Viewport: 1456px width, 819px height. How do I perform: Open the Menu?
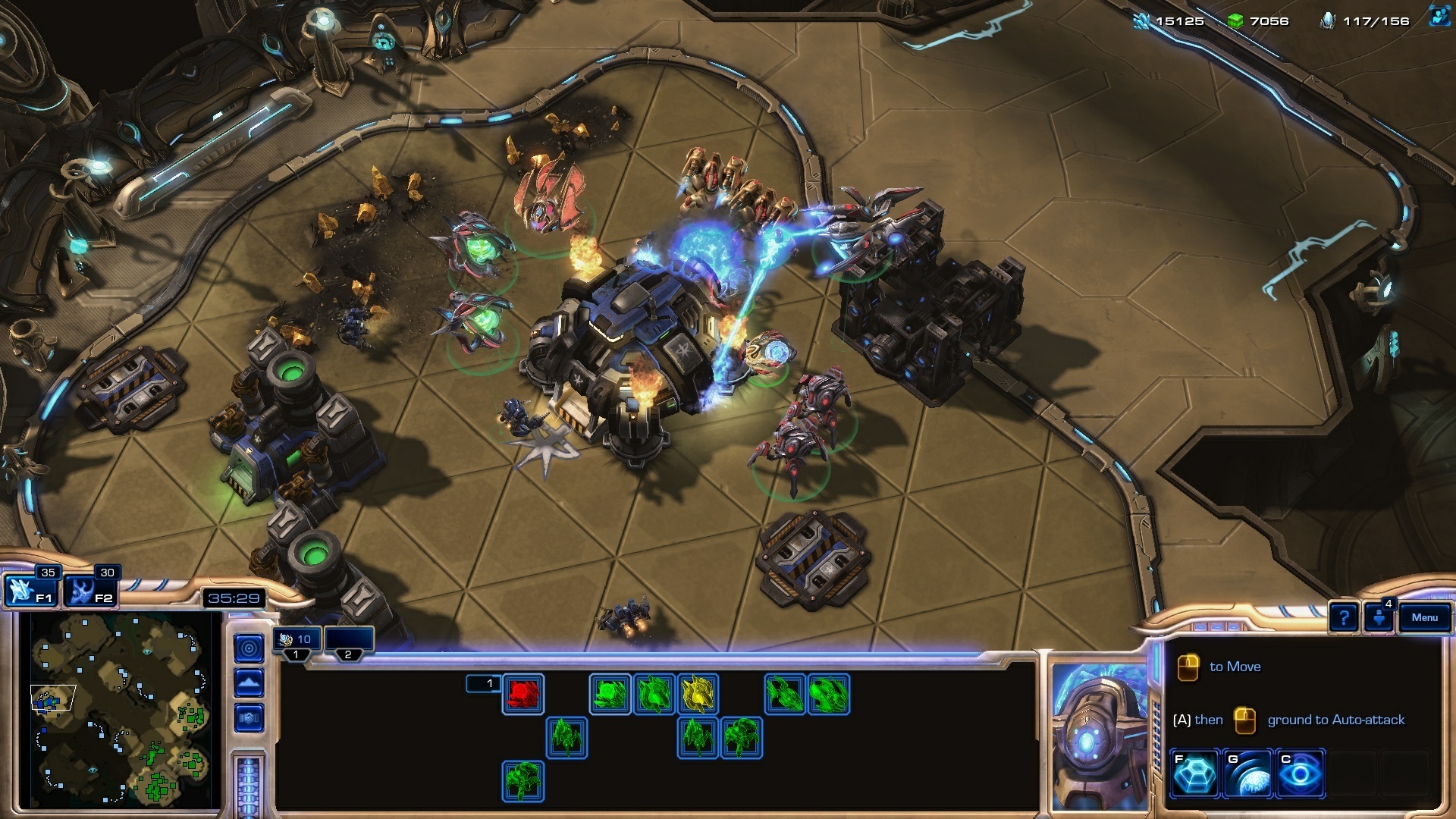tap(1425, 617)
